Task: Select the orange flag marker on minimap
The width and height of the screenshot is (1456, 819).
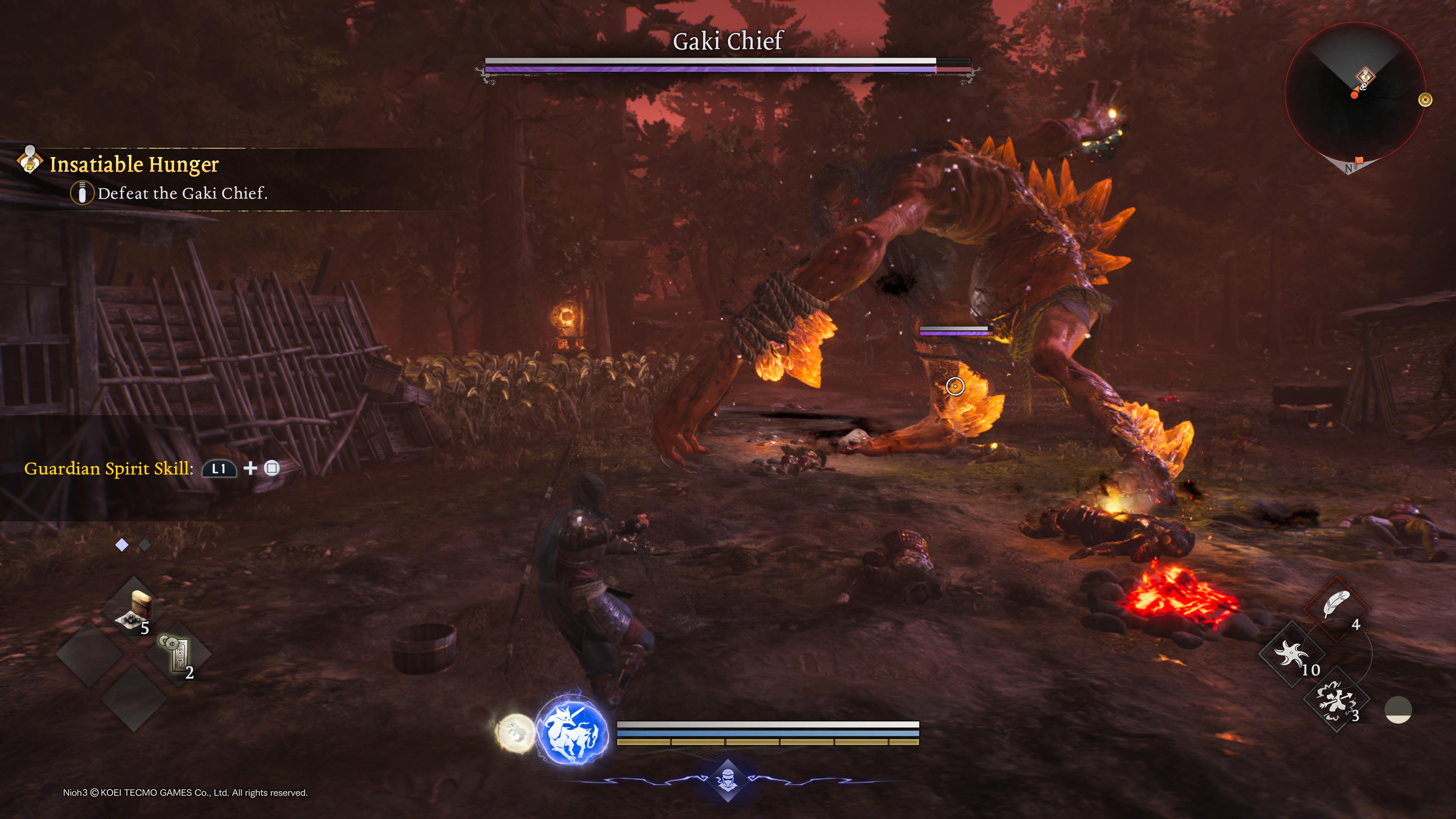Action: [1359, 161]
